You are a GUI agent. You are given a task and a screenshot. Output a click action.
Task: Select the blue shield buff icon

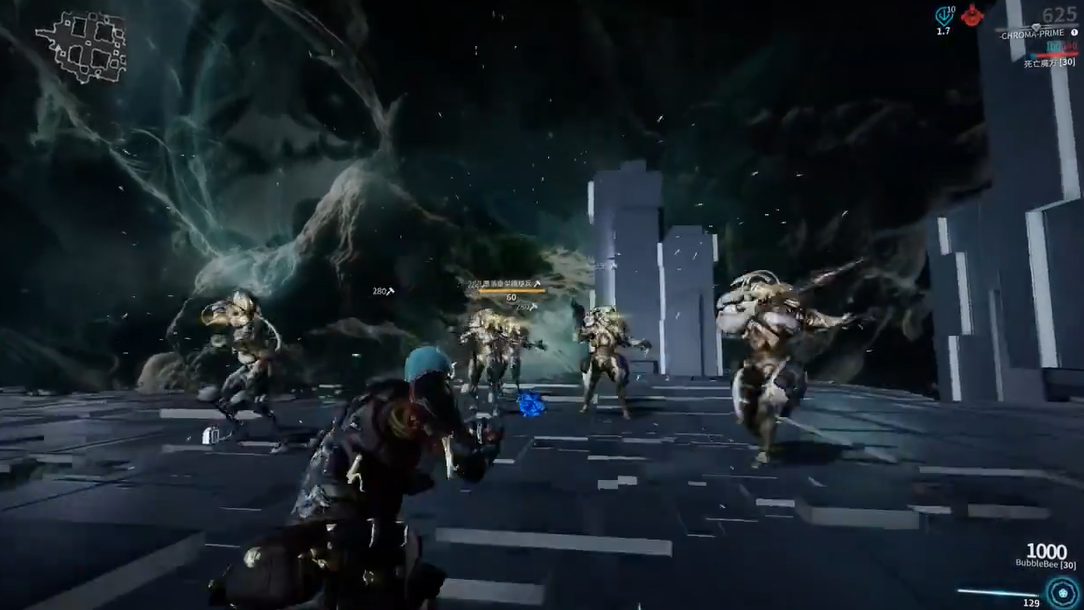(943, 15)
